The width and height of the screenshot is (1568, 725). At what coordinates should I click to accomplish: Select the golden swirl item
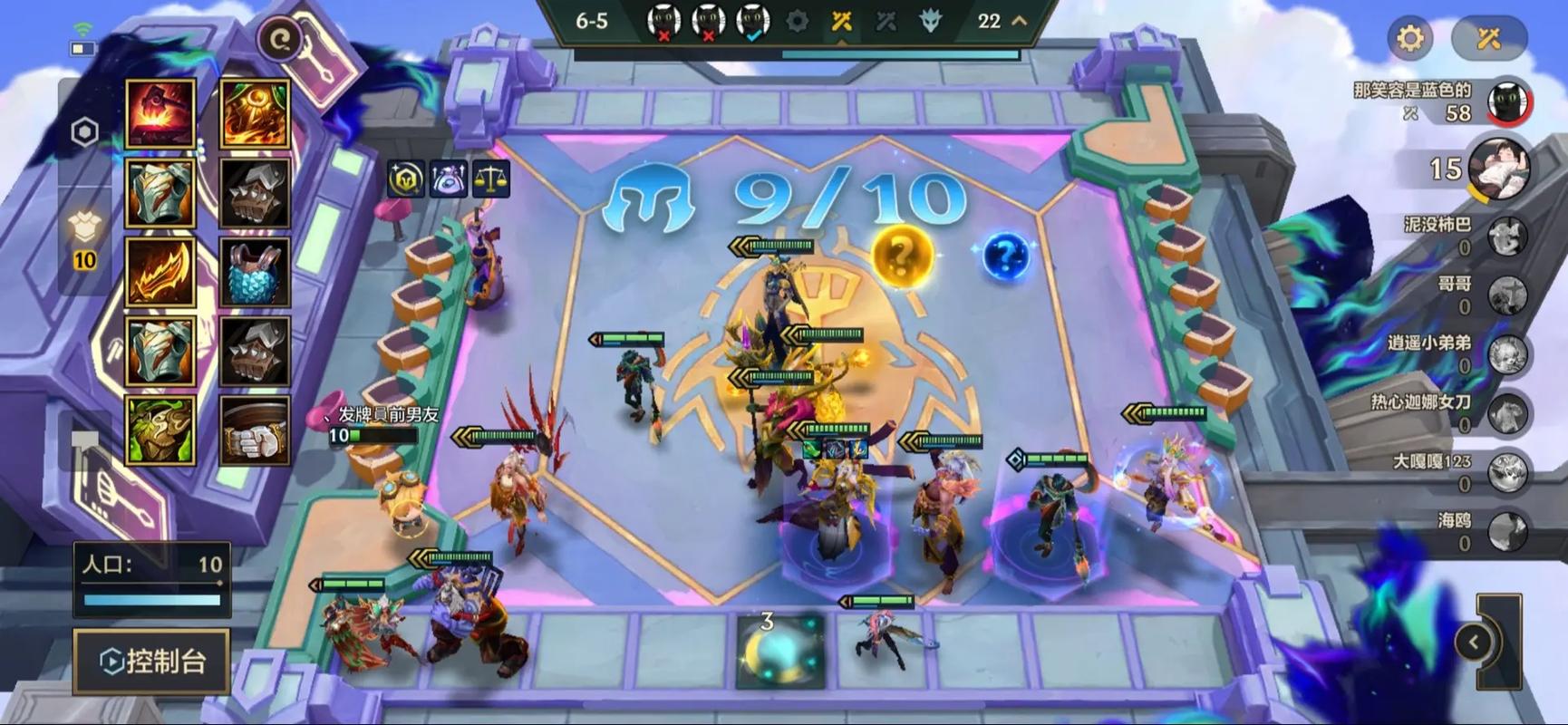[255, 113]
